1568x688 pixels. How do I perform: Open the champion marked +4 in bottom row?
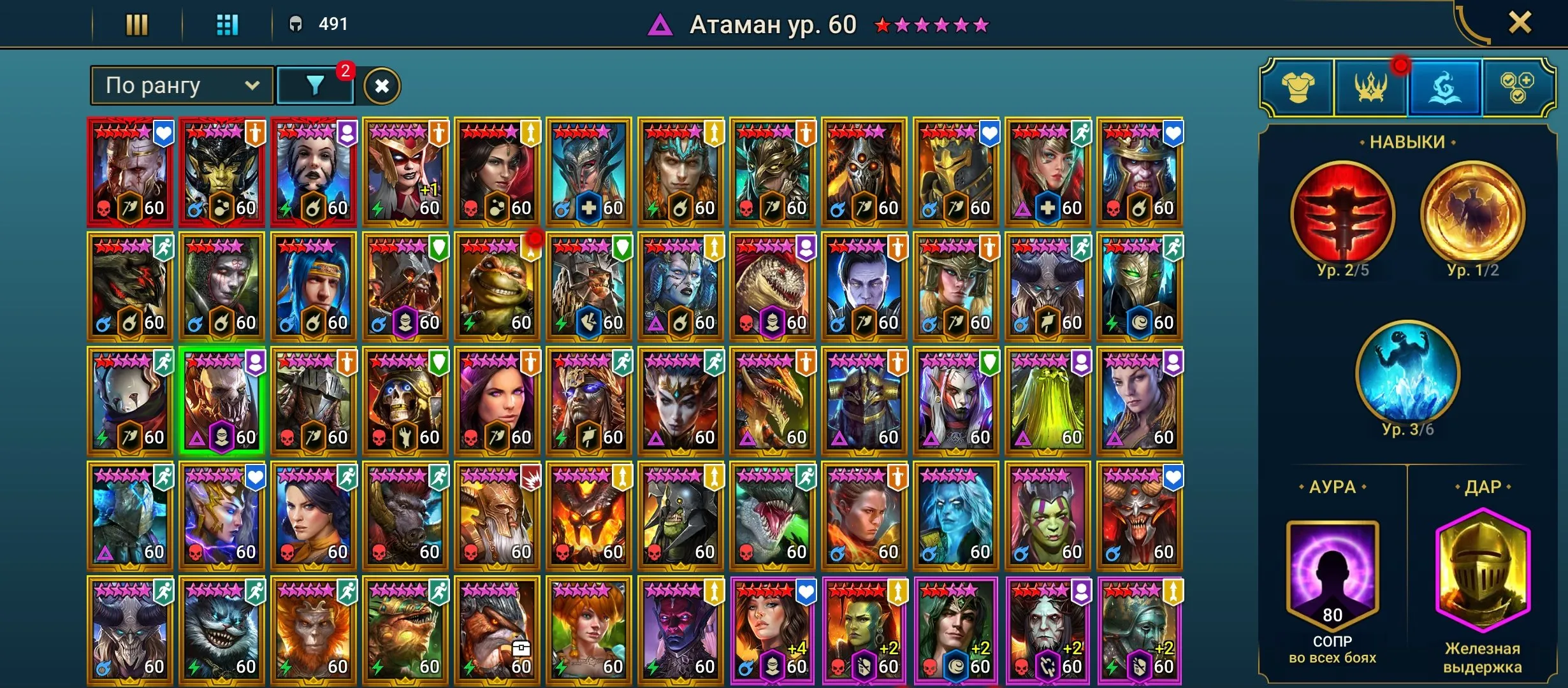tap(773, 631)
